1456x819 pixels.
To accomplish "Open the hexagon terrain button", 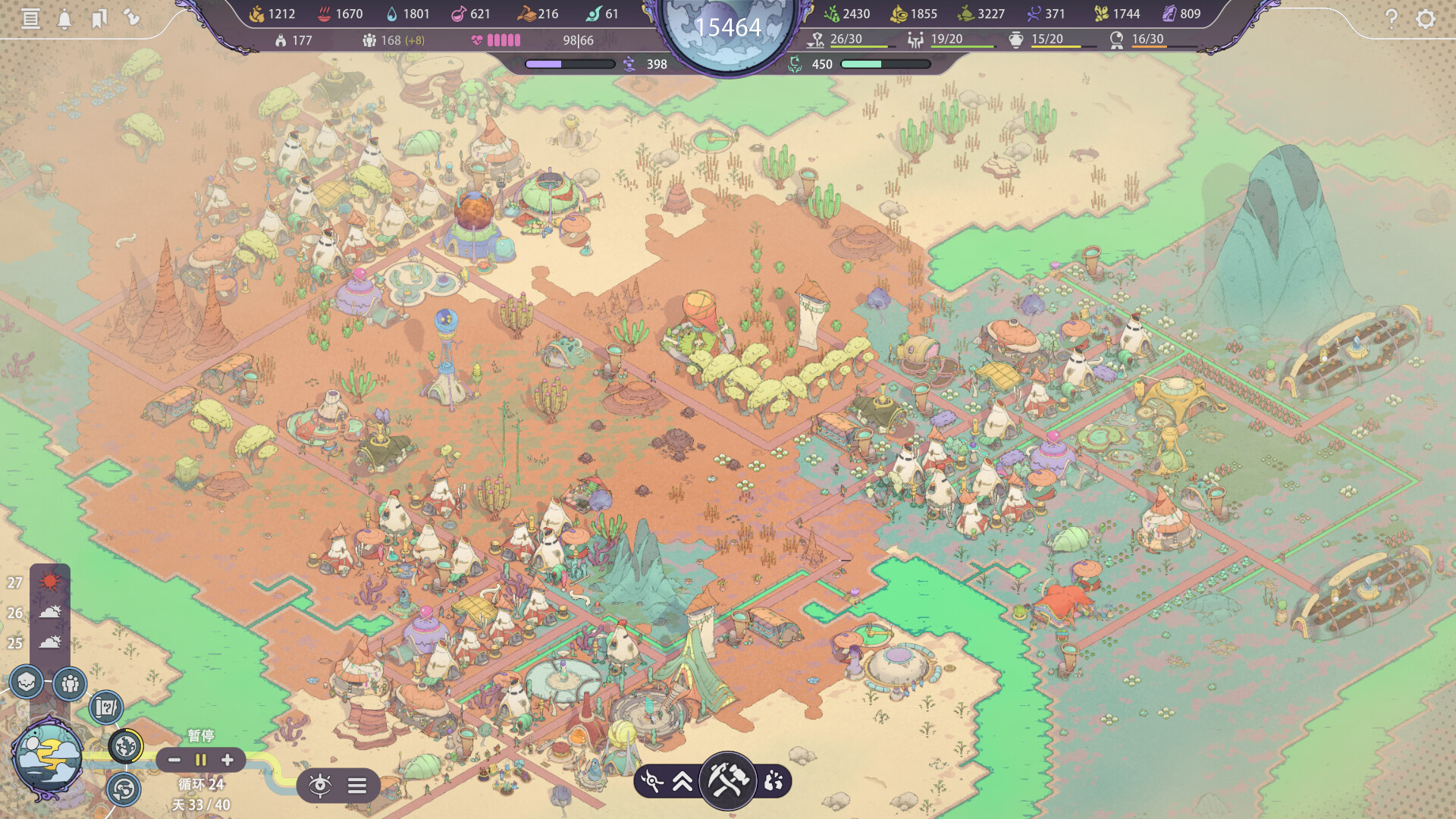I will (27, 682).
